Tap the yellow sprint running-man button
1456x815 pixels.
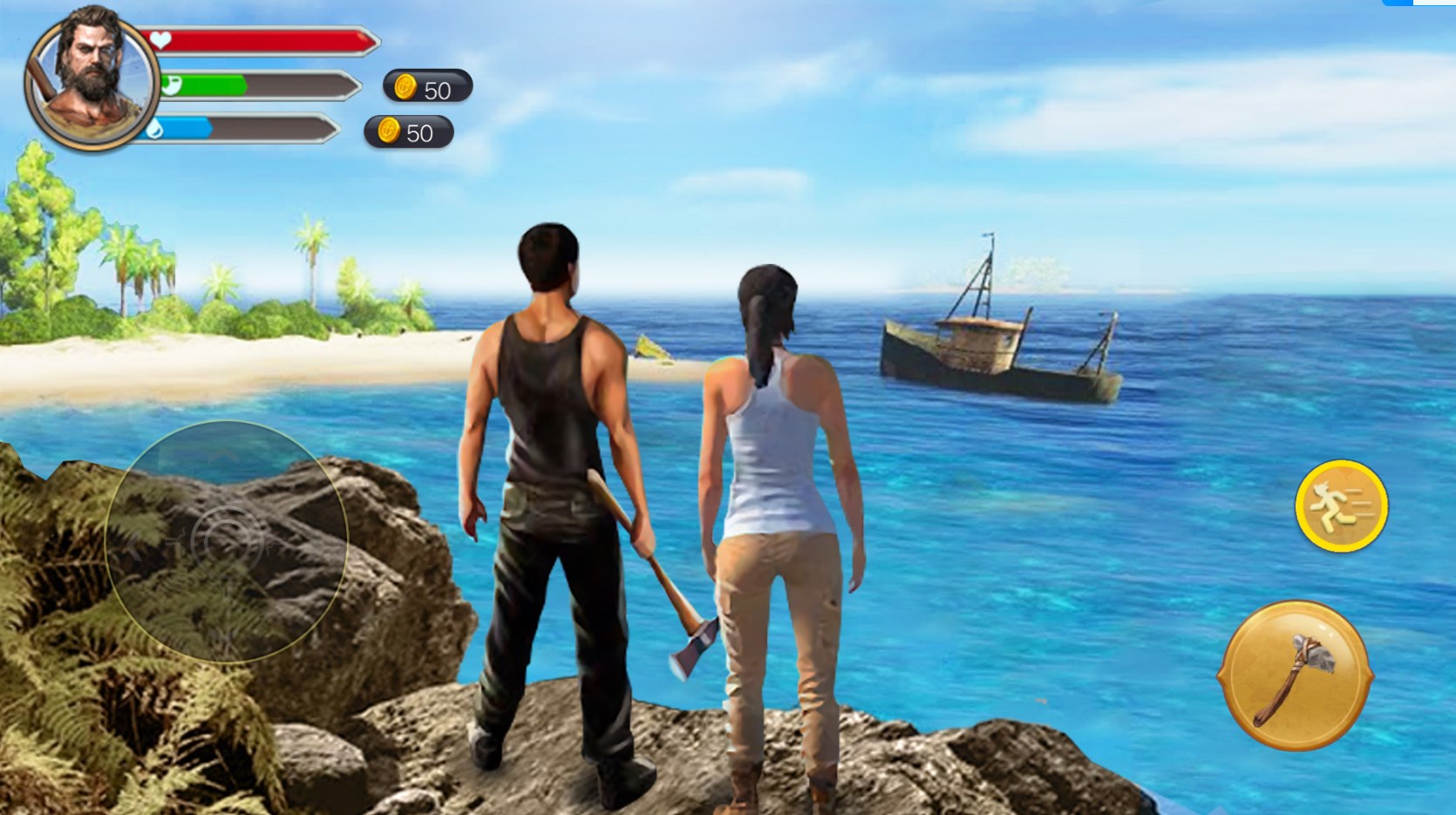(1341, 506)
